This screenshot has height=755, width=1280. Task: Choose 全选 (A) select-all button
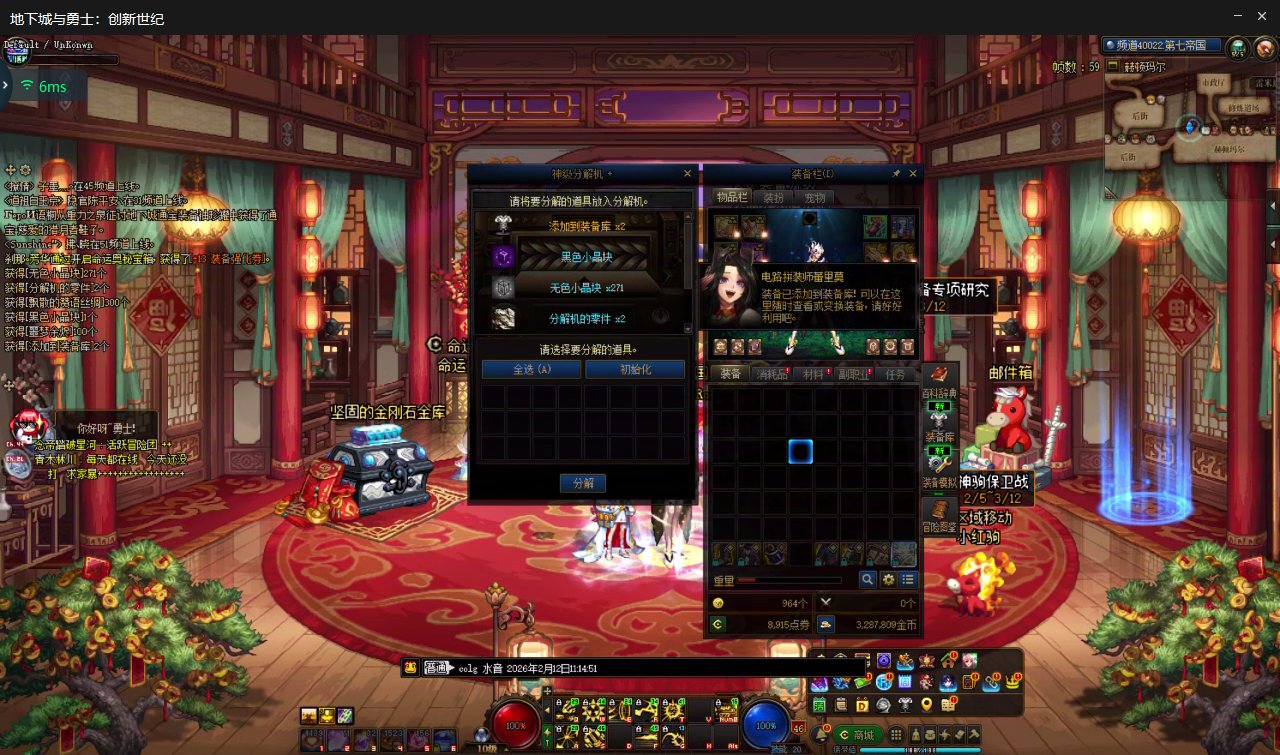point(531,369)
